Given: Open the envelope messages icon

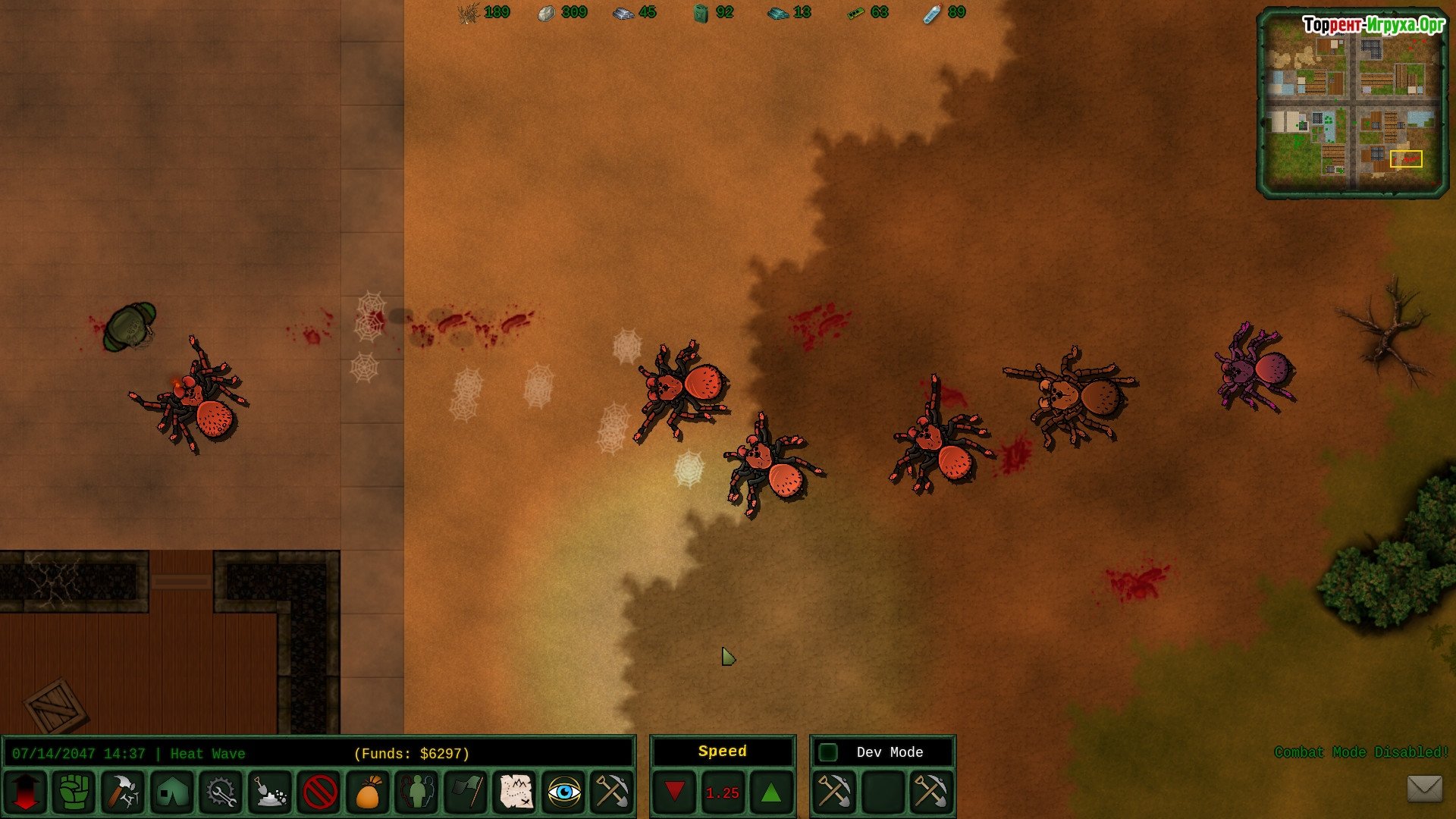Looking at the screenshot, I should (1424, 788).
